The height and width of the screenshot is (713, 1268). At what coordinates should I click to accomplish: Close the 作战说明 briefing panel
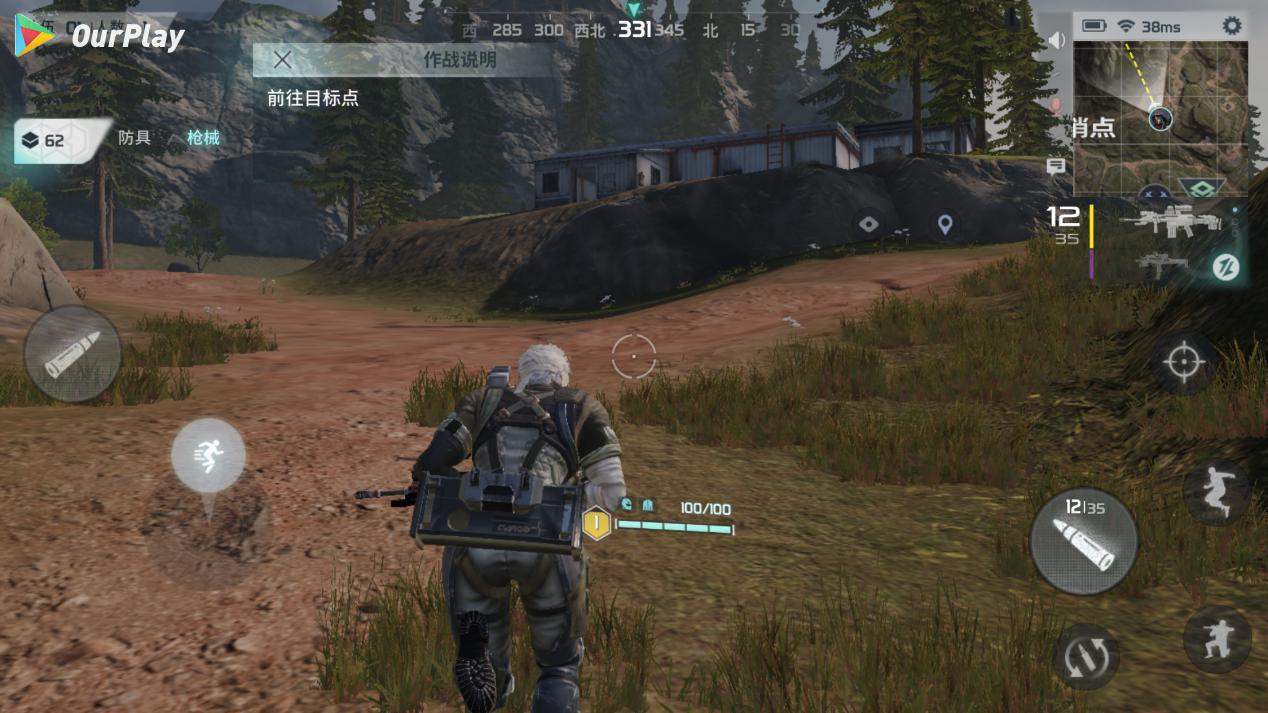(283, 60)
